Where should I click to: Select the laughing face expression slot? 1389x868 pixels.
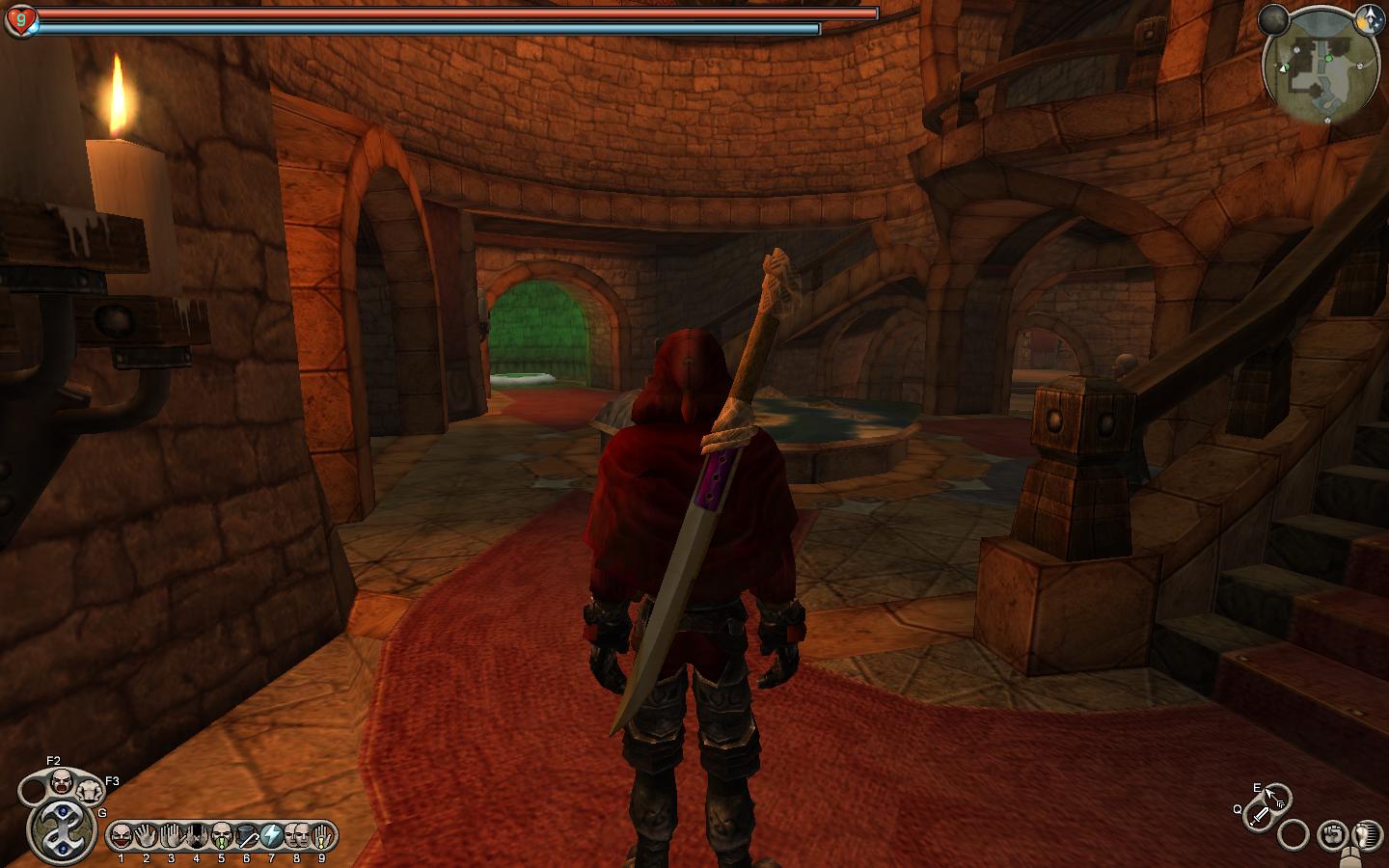121,835
